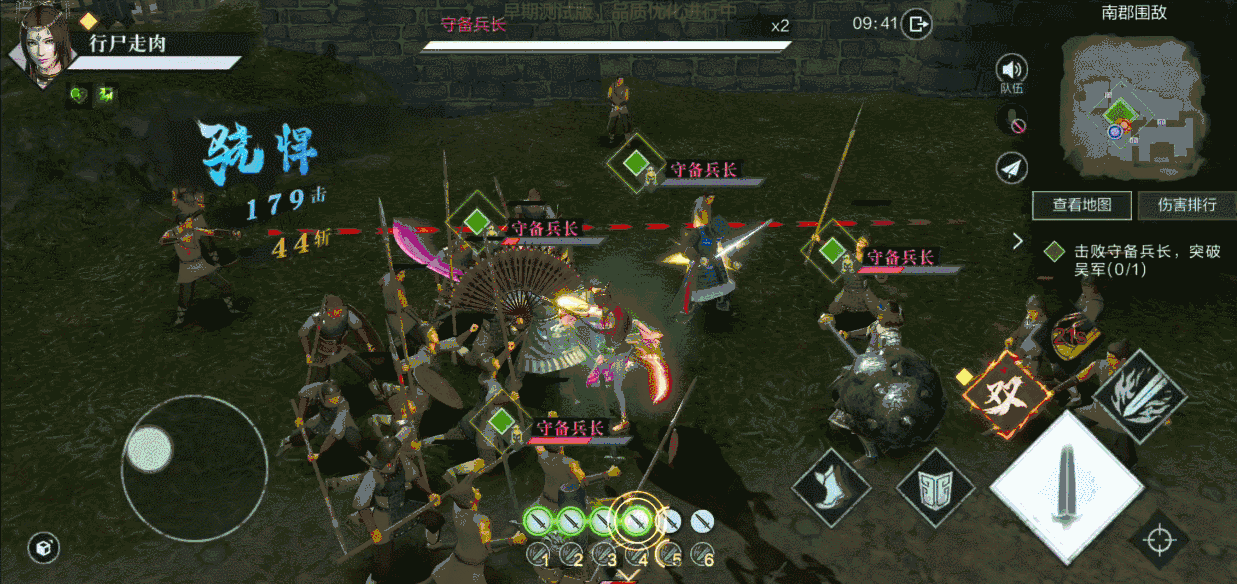This screenshot has height=584, width=1237.
Task: Toggle the team voice speaker
Action: 1012,70
